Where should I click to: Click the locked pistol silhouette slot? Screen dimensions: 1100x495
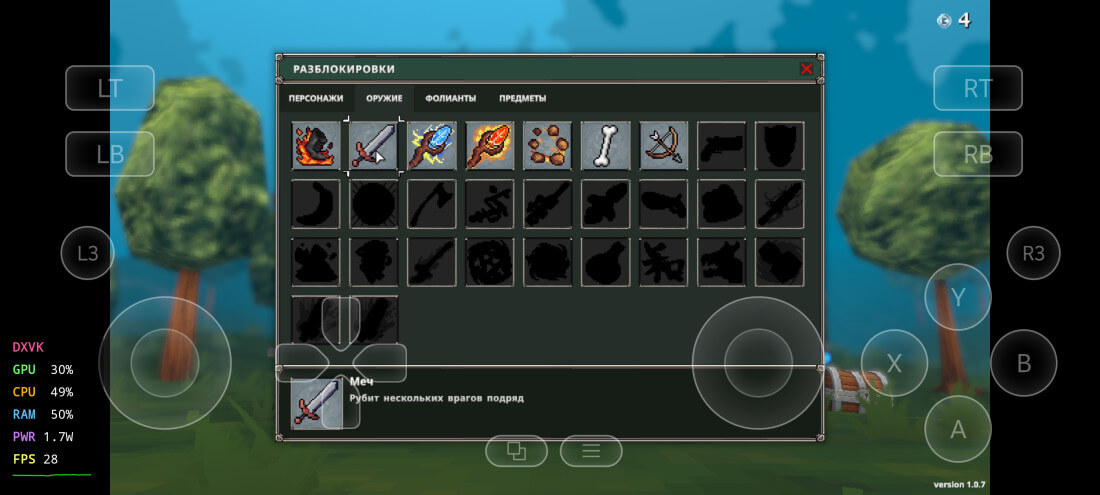tap(722, 146)
